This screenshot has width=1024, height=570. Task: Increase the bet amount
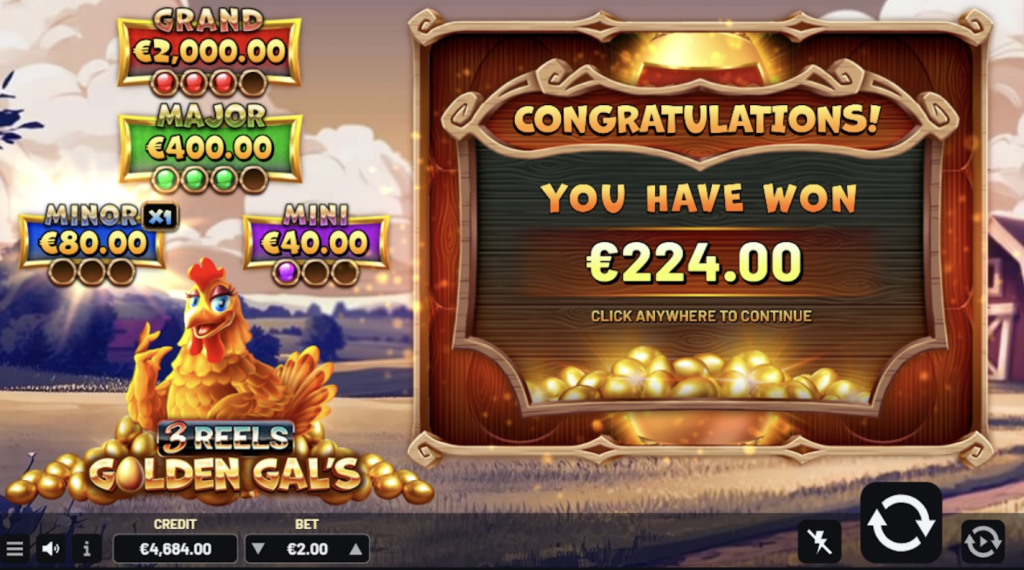[354, 548]
